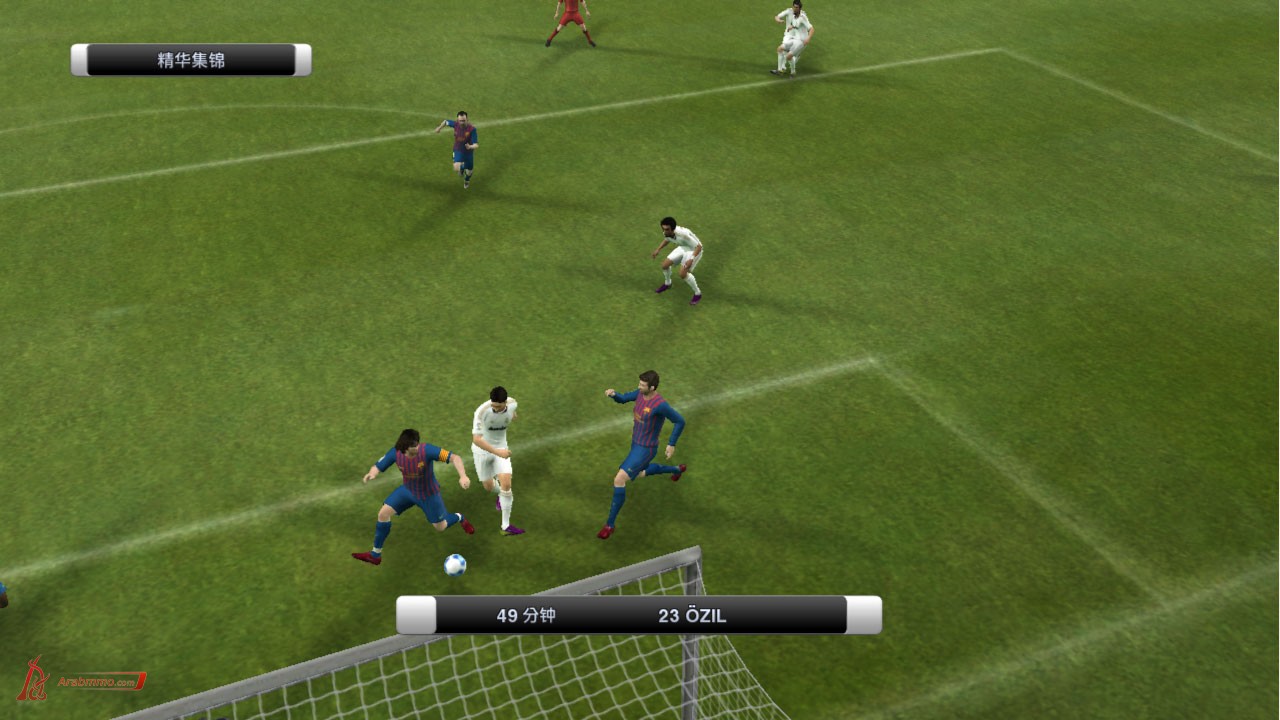Click the 精华集锦 highlights banner
Image resolution: width=1280 pixels, height=720 pixels.
[x=191, y=60]
